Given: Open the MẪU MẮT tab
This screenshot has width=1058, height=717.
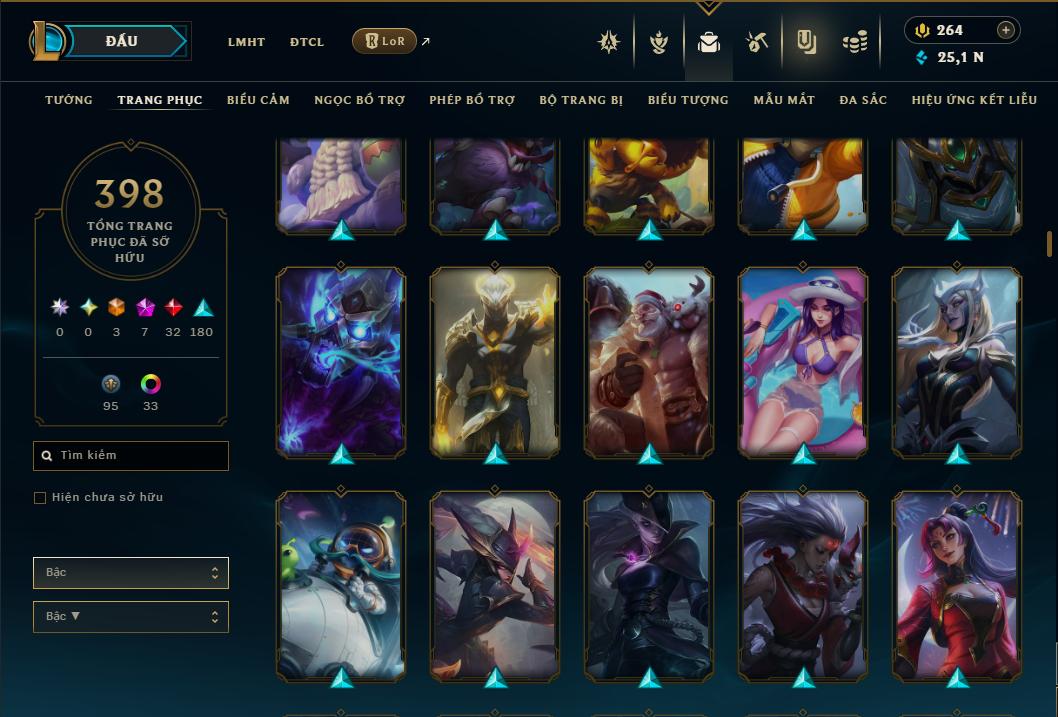Looking at the screenshot, I should [x=784, y=100].
